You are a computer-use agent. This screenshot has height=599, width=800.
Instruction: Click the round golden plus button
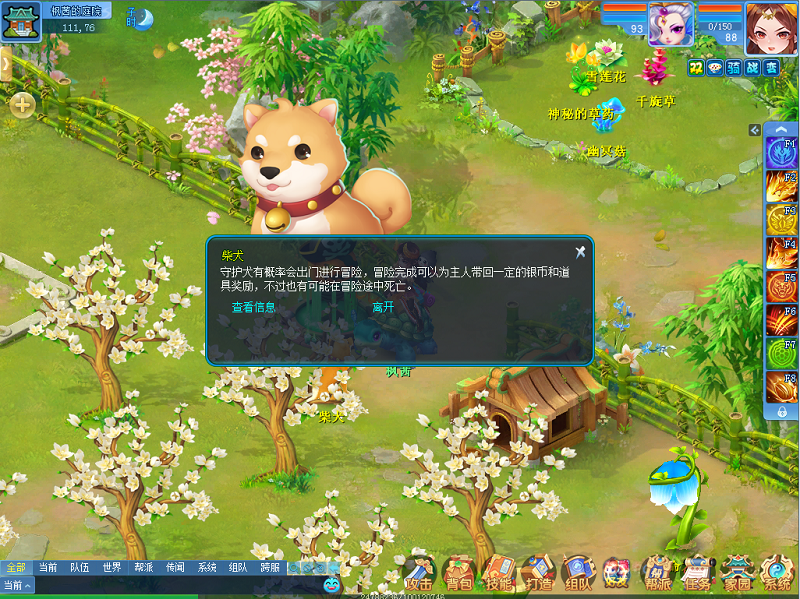(x=22, y=104)
